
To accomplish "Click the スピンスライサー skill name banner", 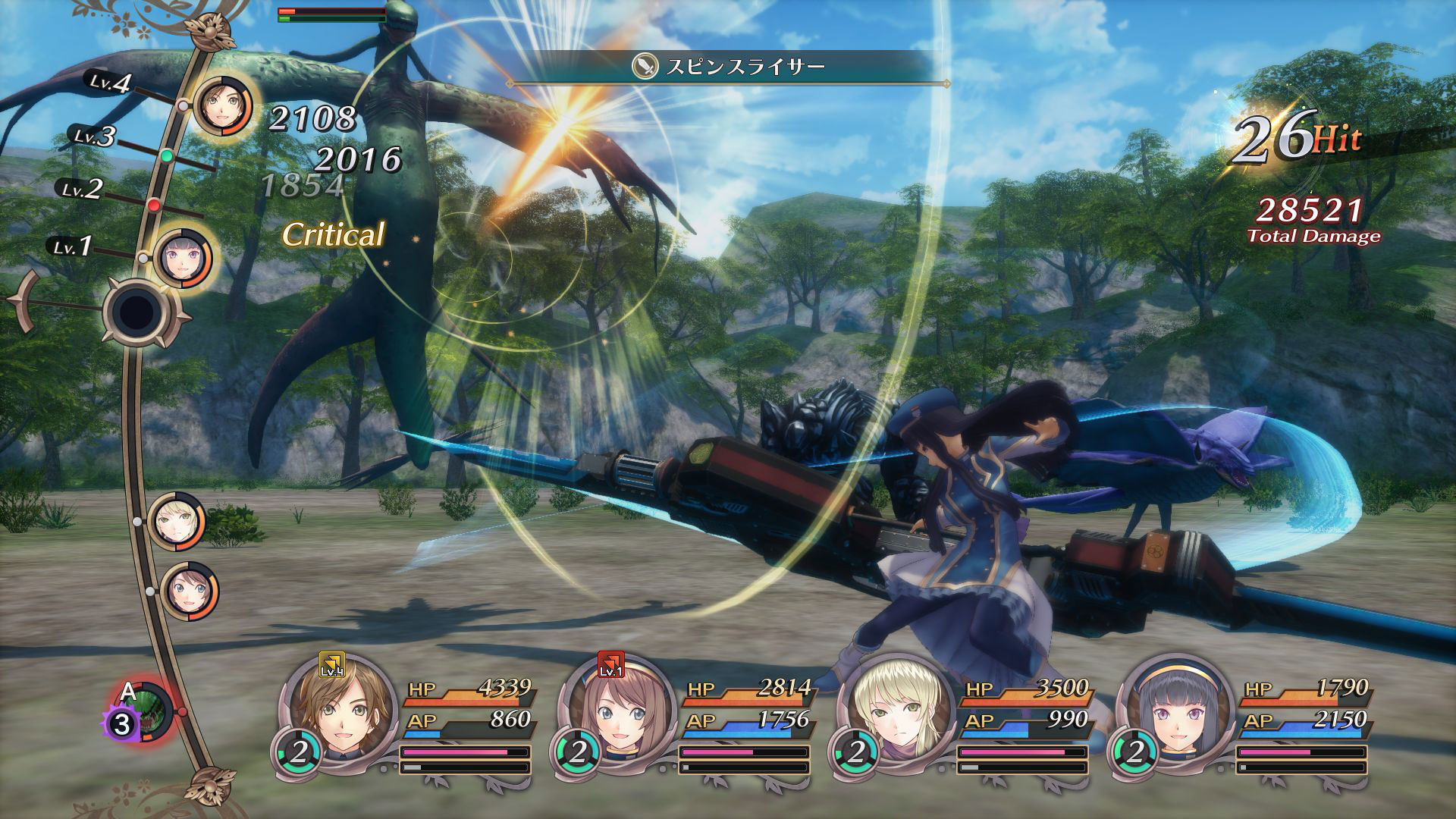I will pos(728,67).
